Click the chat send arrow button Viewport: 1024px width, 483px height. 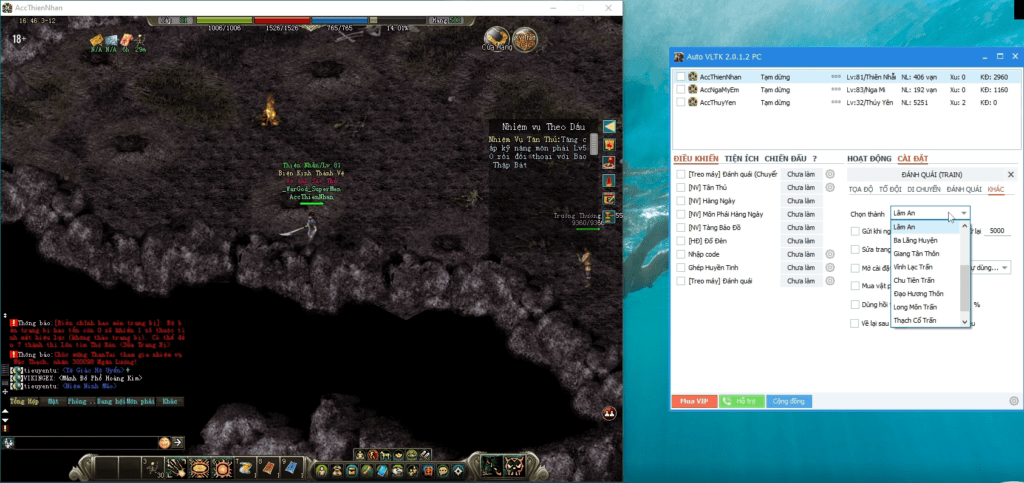(x=177, y=442)
